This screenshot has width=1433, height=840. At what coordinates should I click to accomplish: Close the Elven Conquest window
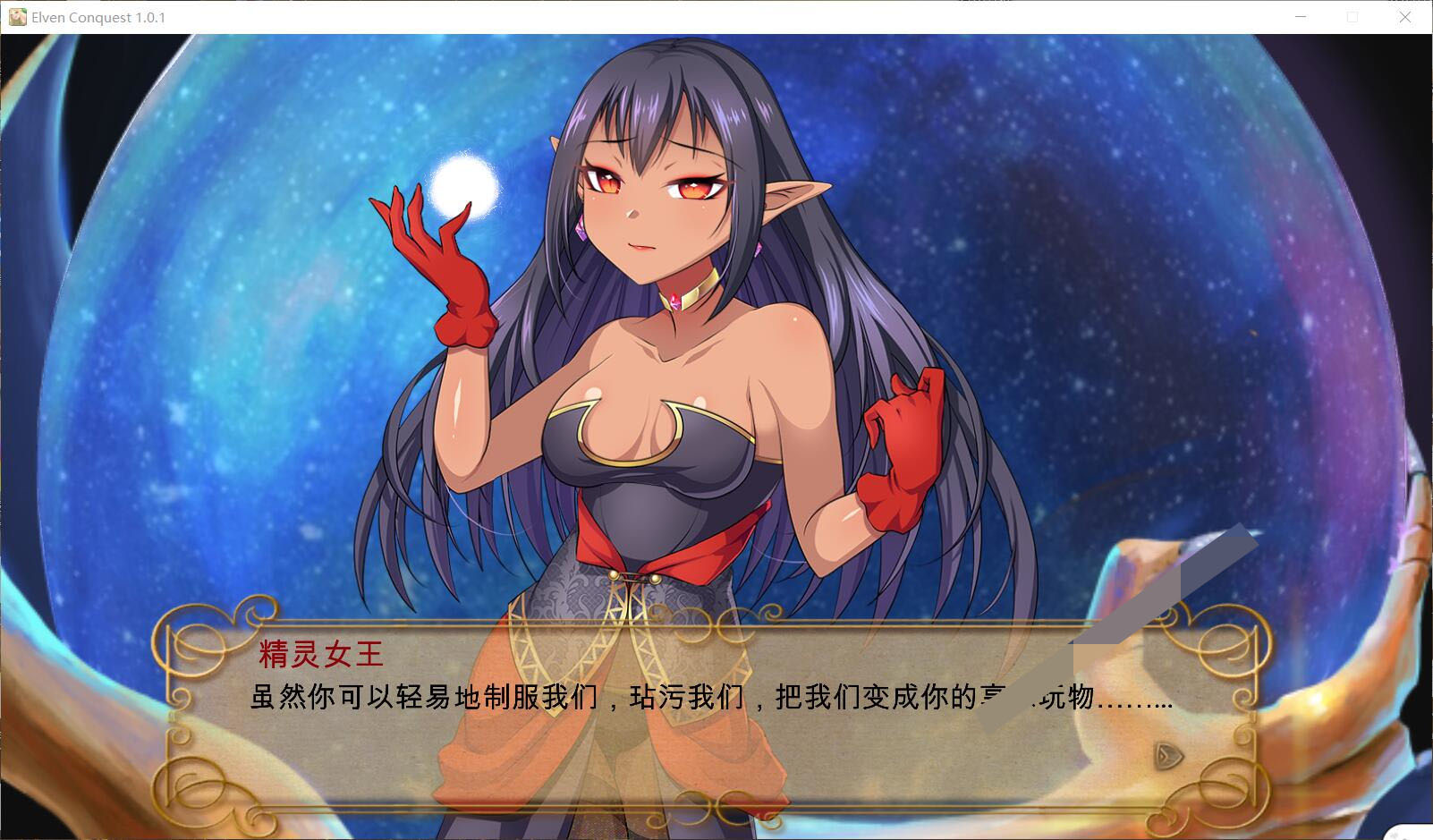point(1405,17)
